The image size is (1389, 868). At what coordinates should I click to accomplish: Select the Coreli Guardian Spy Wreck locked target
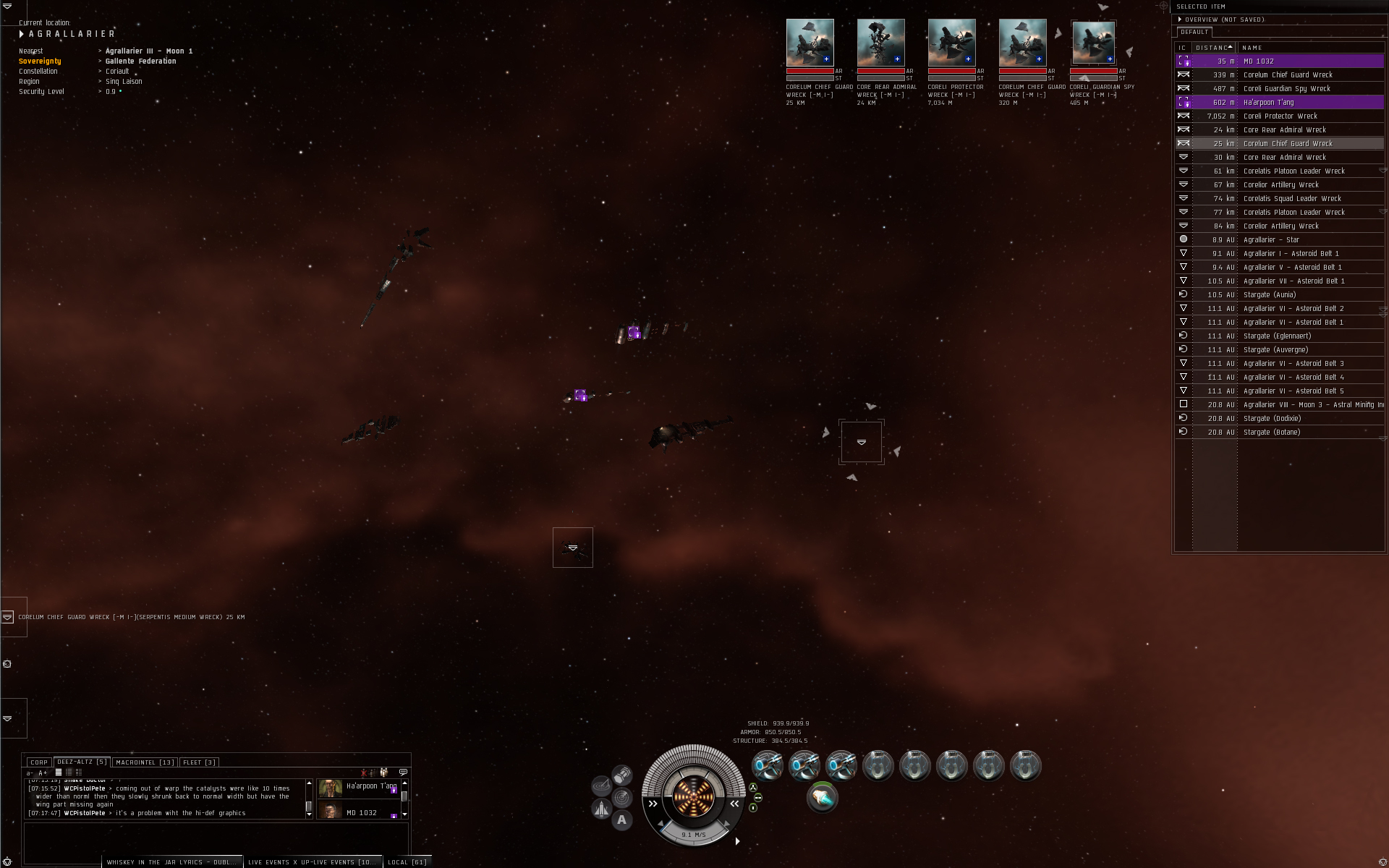[1093, 43]
